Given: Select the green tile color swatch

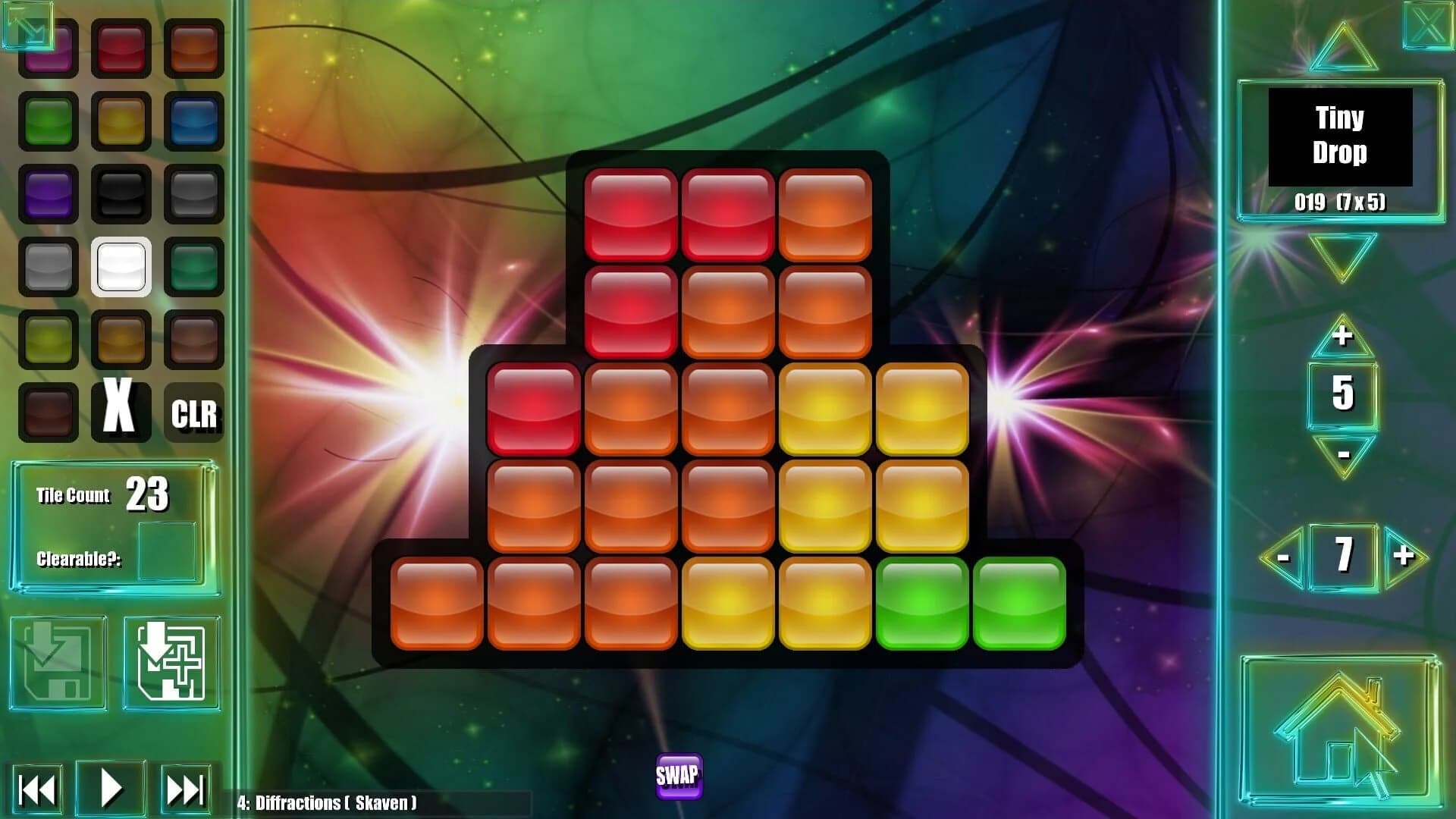Looking at the screenshot, I should tap(48, 121).
